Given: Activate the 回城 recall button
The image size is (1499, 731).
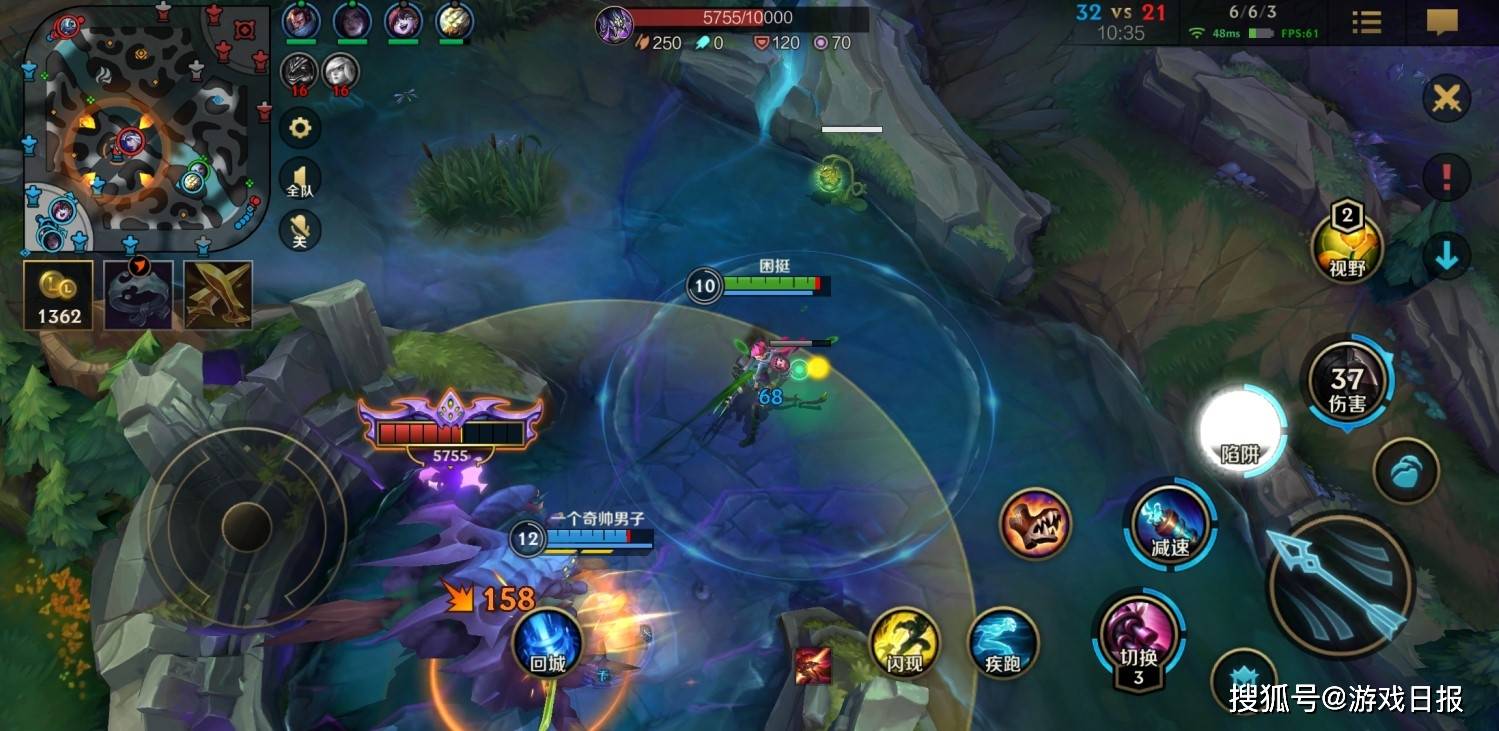Looking at the screenshot, I should click(x=547, y=643).
